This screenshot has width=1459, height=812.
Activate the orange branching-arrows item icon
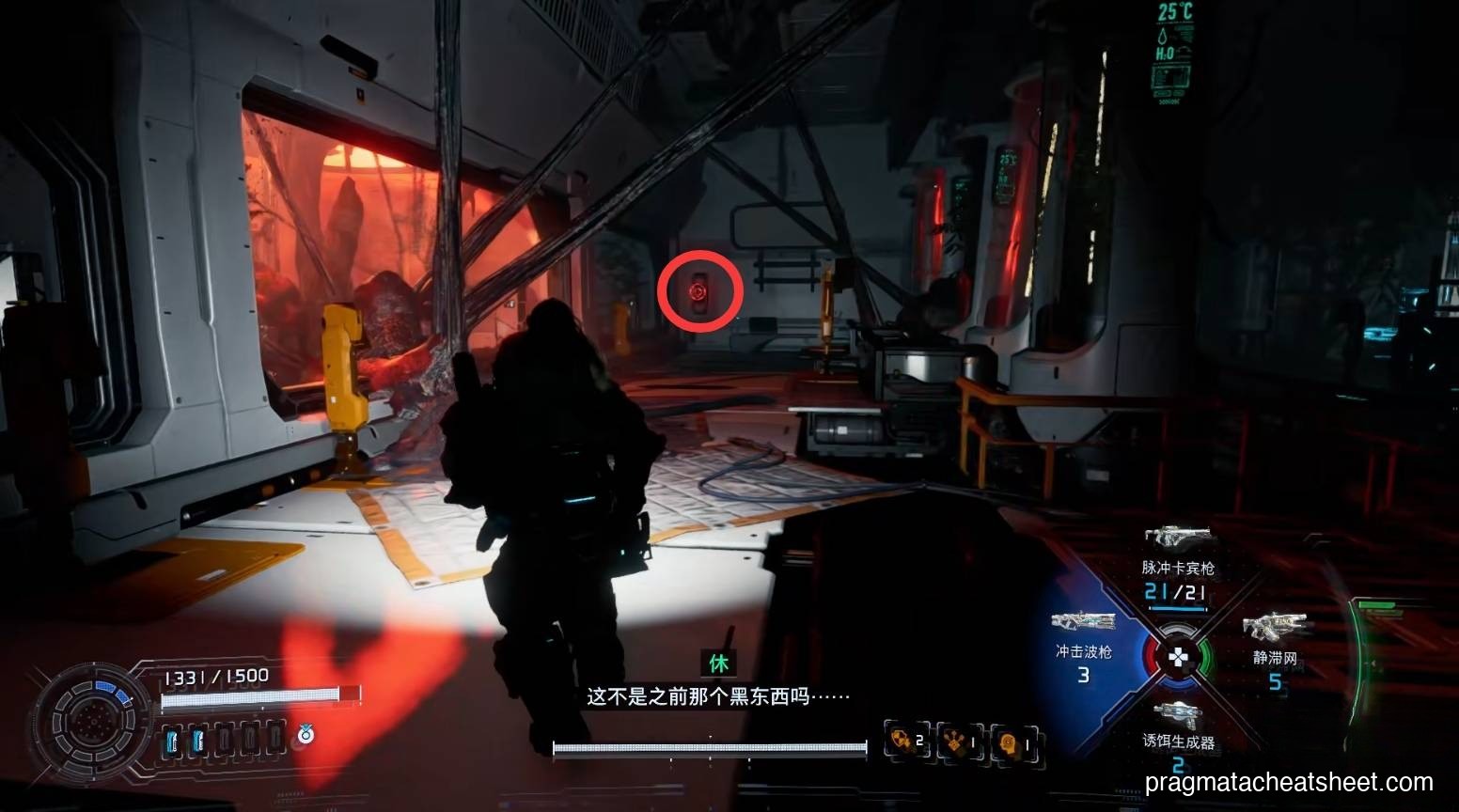tap(959, 742)
